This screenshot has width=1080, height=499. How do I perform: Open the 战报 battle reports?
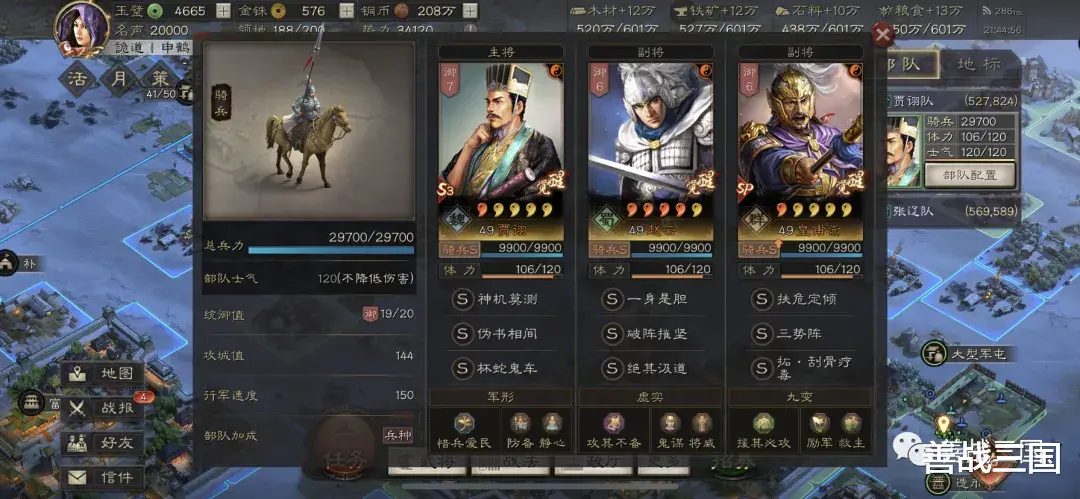point(103,408)
